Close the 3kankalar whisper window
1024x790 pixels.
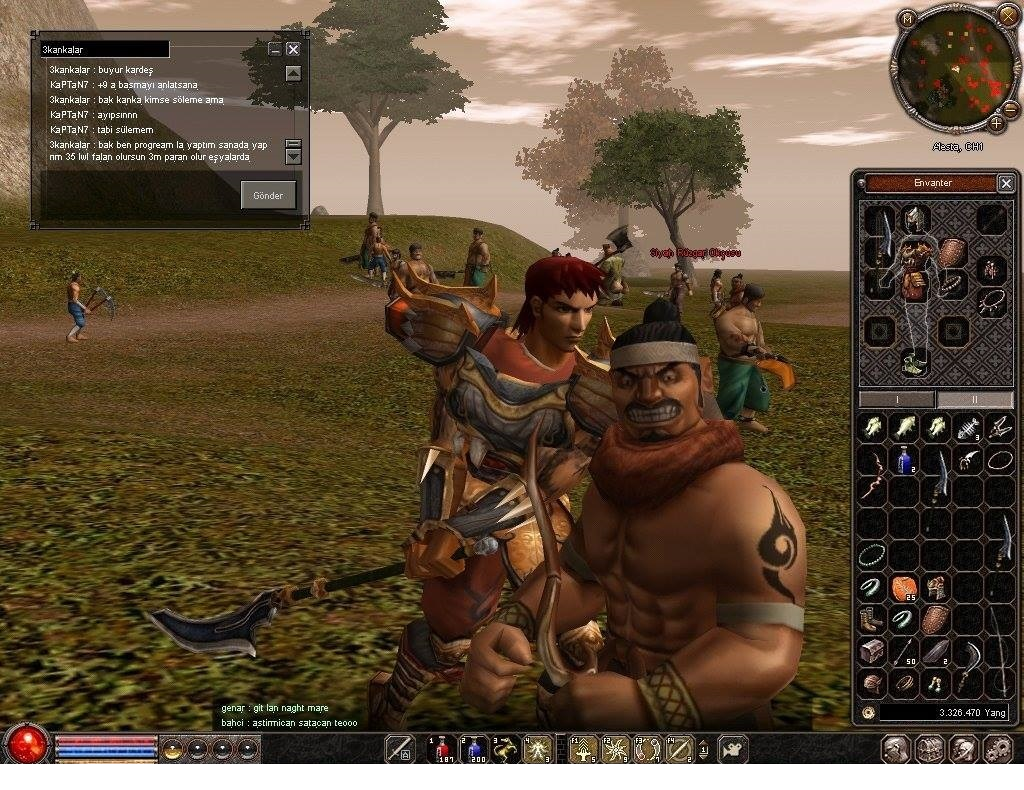[293, 49]
